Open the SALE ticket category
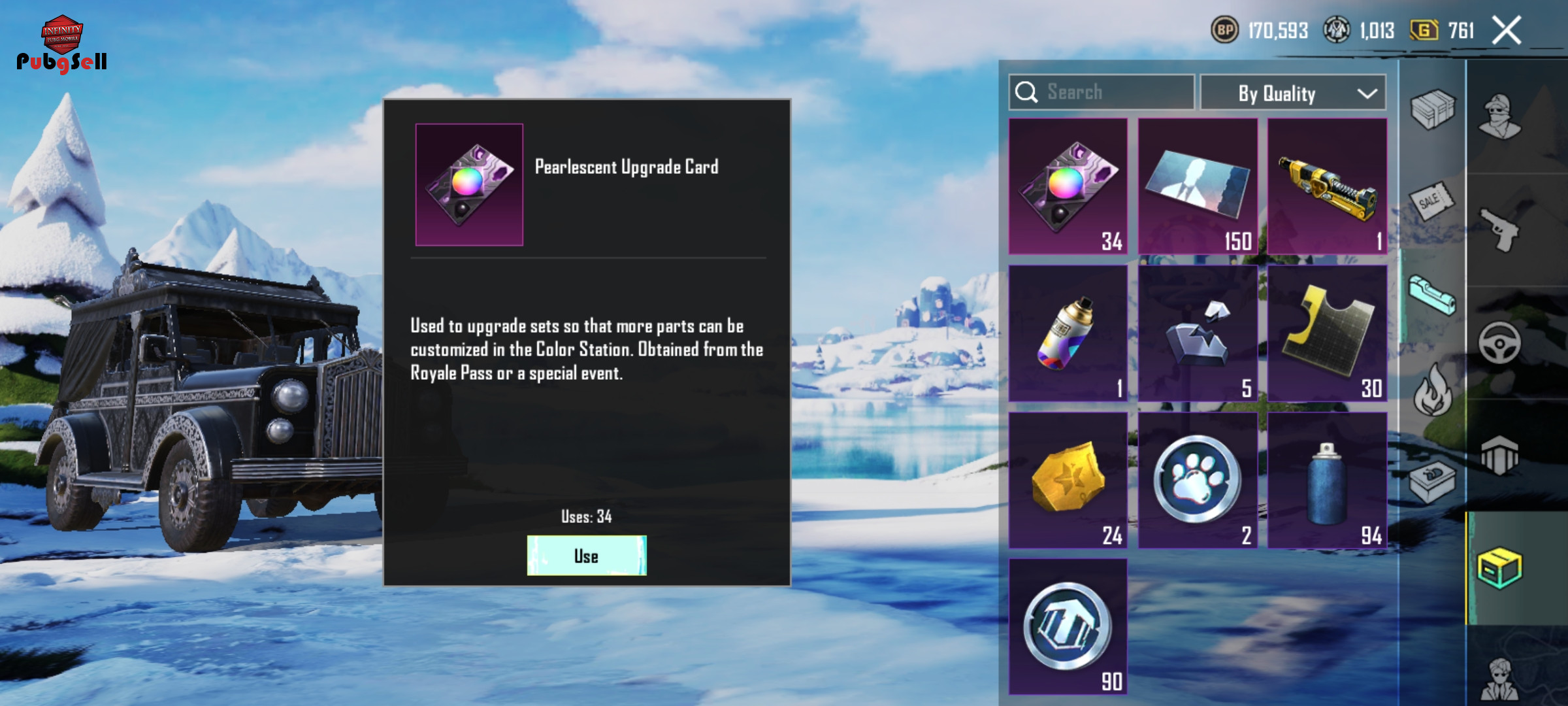This screenshot has width=1568, height=706. [1432, 201]
